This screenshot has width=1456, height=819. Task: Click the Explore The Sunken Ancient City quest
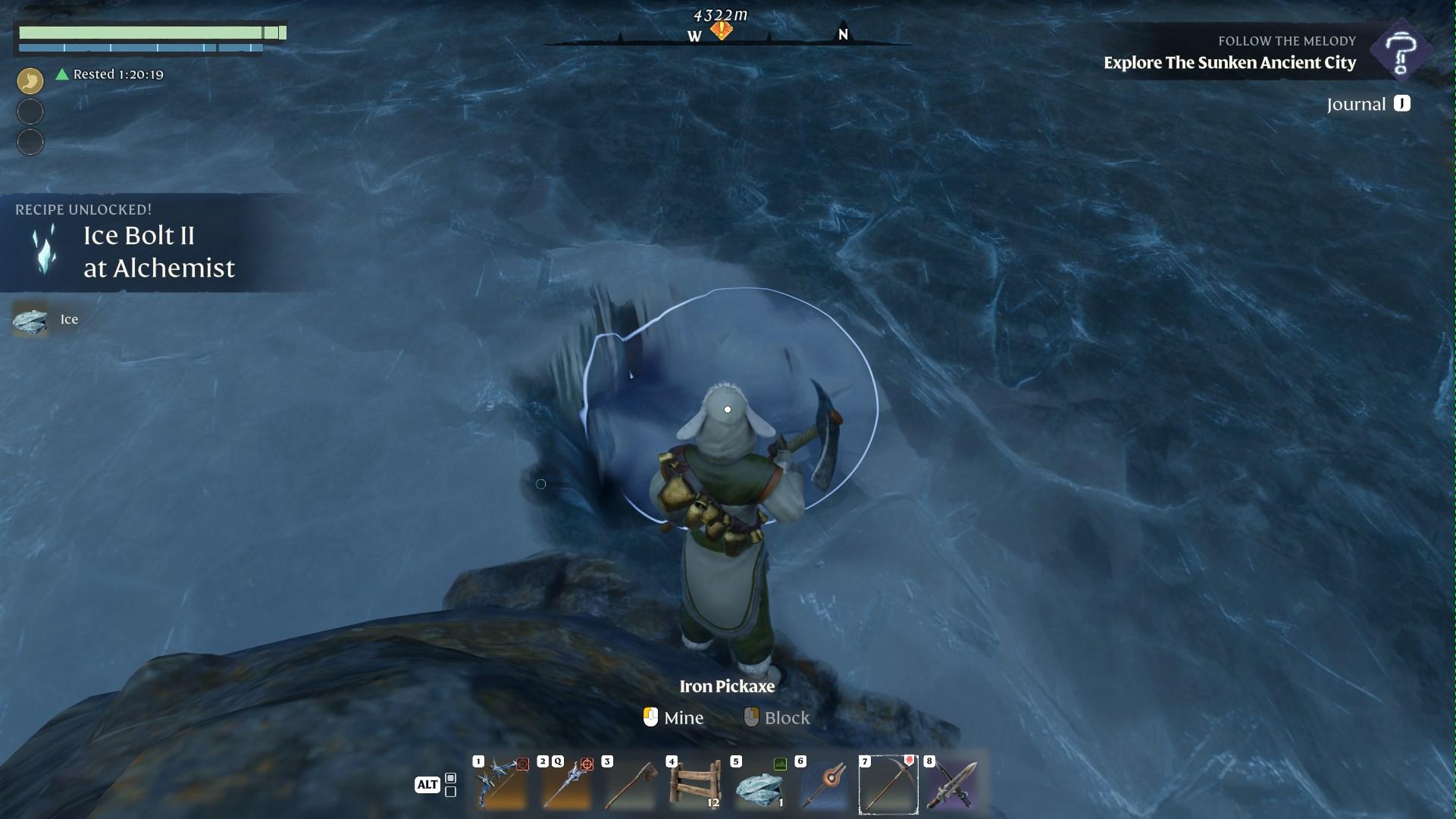pos(1229,62)
